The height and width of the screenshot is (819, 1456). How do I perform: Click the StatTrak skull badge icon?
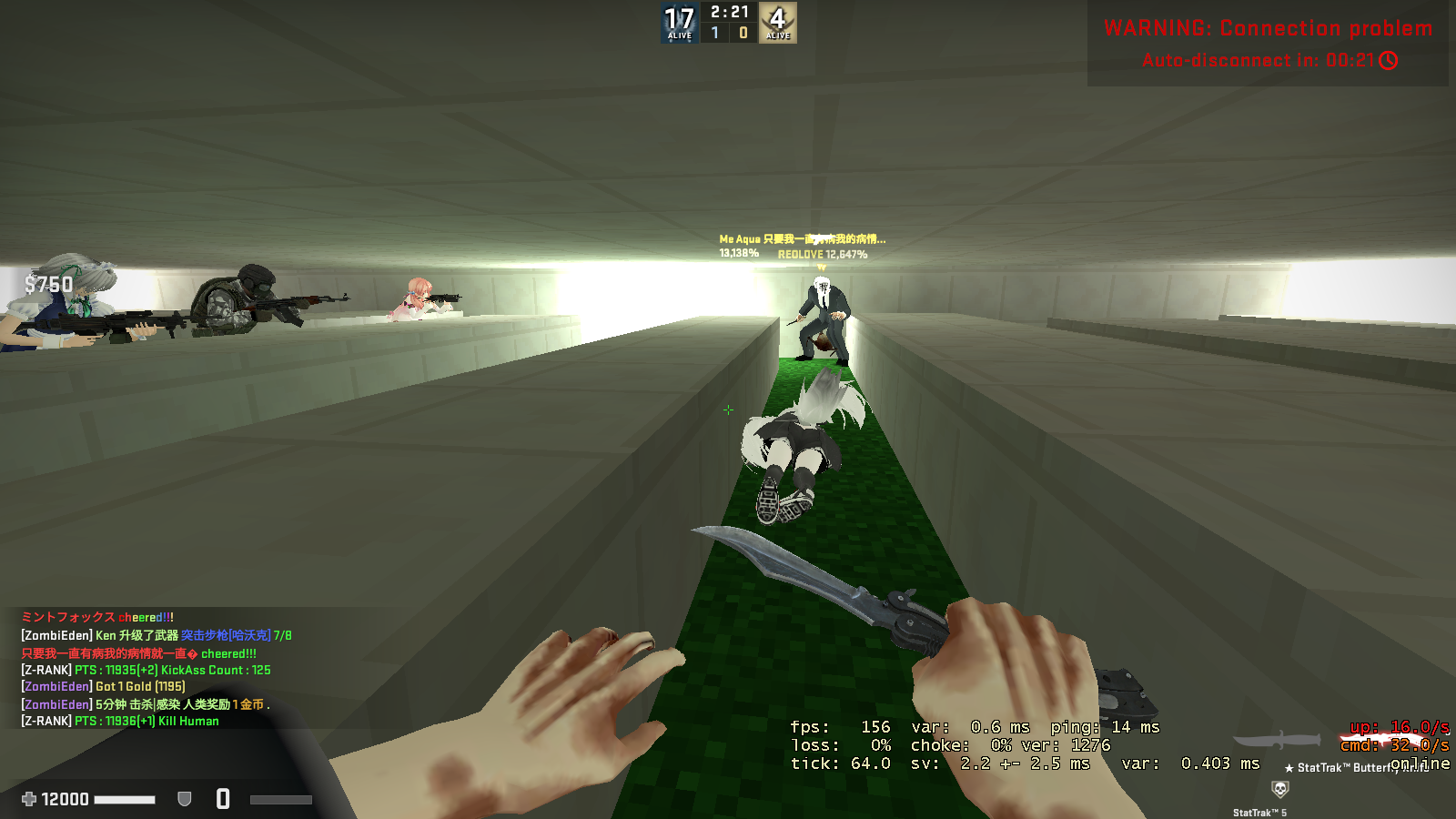point(1280,788)
